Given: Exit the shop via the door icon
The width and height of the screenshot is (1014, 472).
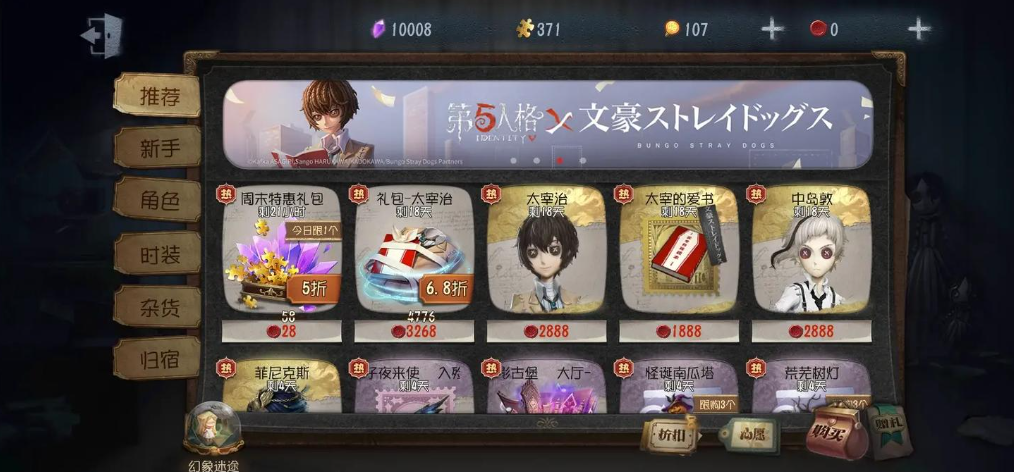Looking at the screenshot, I should 101,35.
